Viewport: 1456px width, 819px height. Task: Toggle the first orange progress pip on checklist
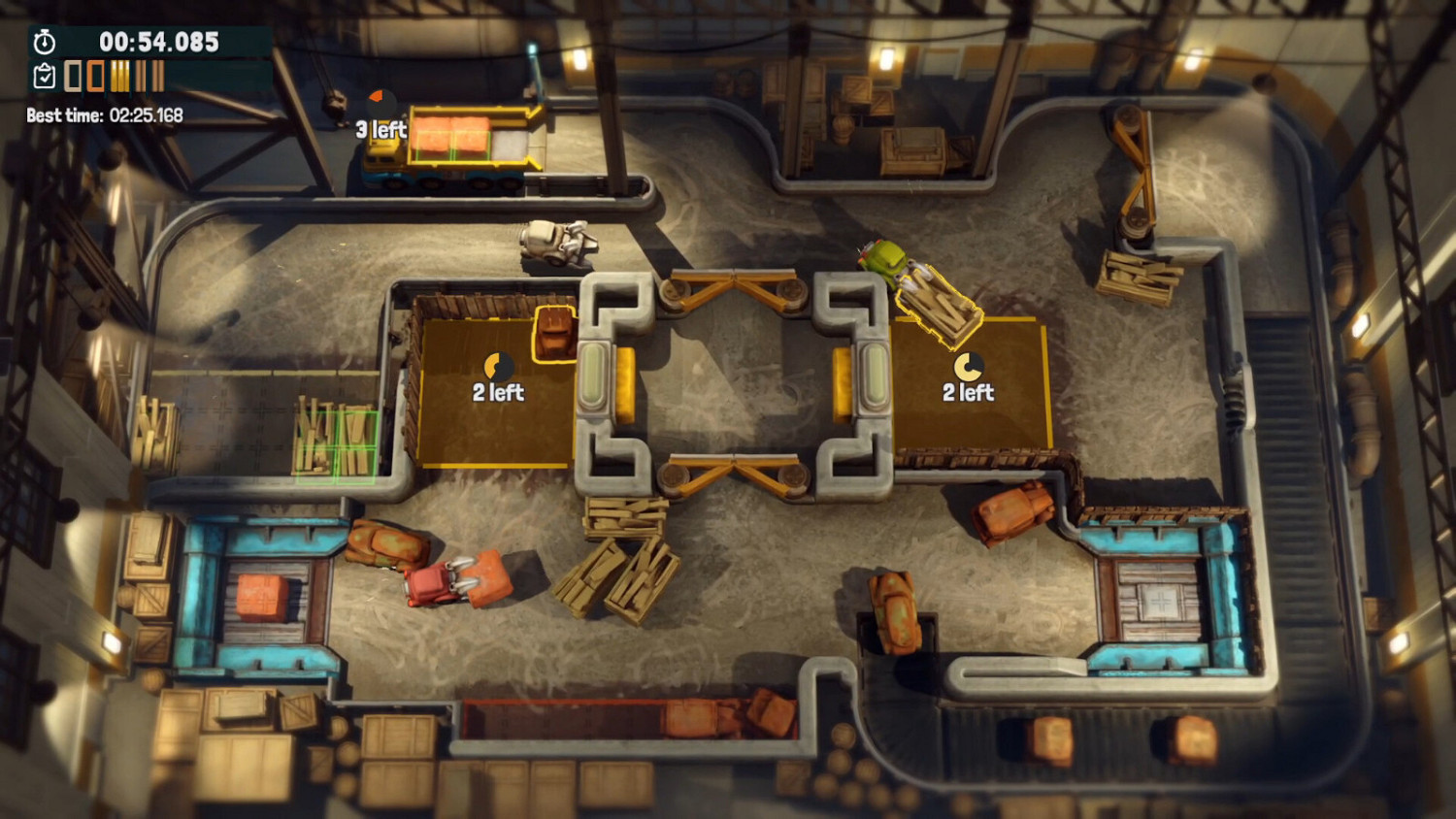pyautogui.click(x=73, y=78)
